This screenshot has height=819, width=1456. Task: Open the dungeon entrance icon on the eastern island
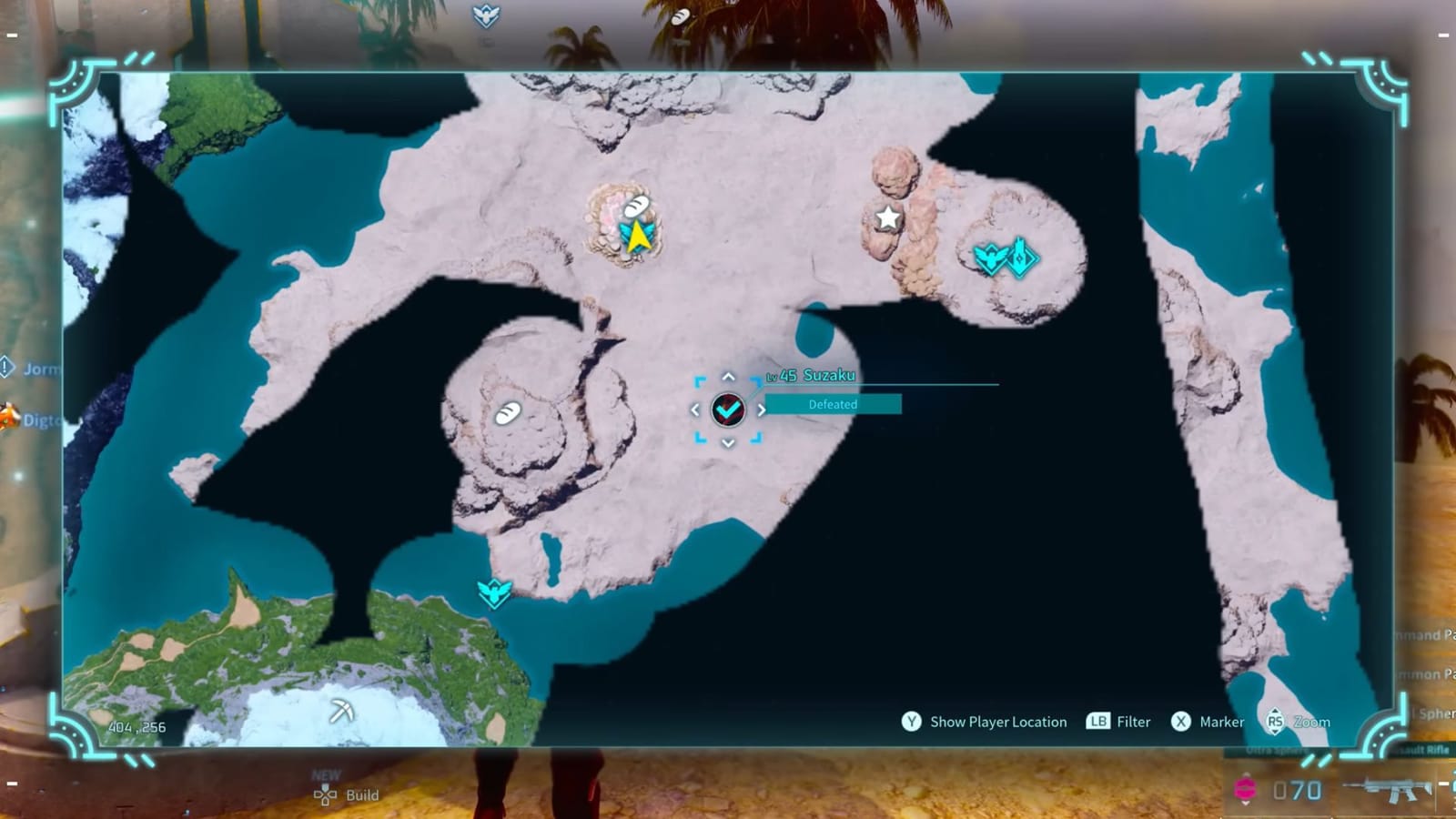coord(1020,256)
